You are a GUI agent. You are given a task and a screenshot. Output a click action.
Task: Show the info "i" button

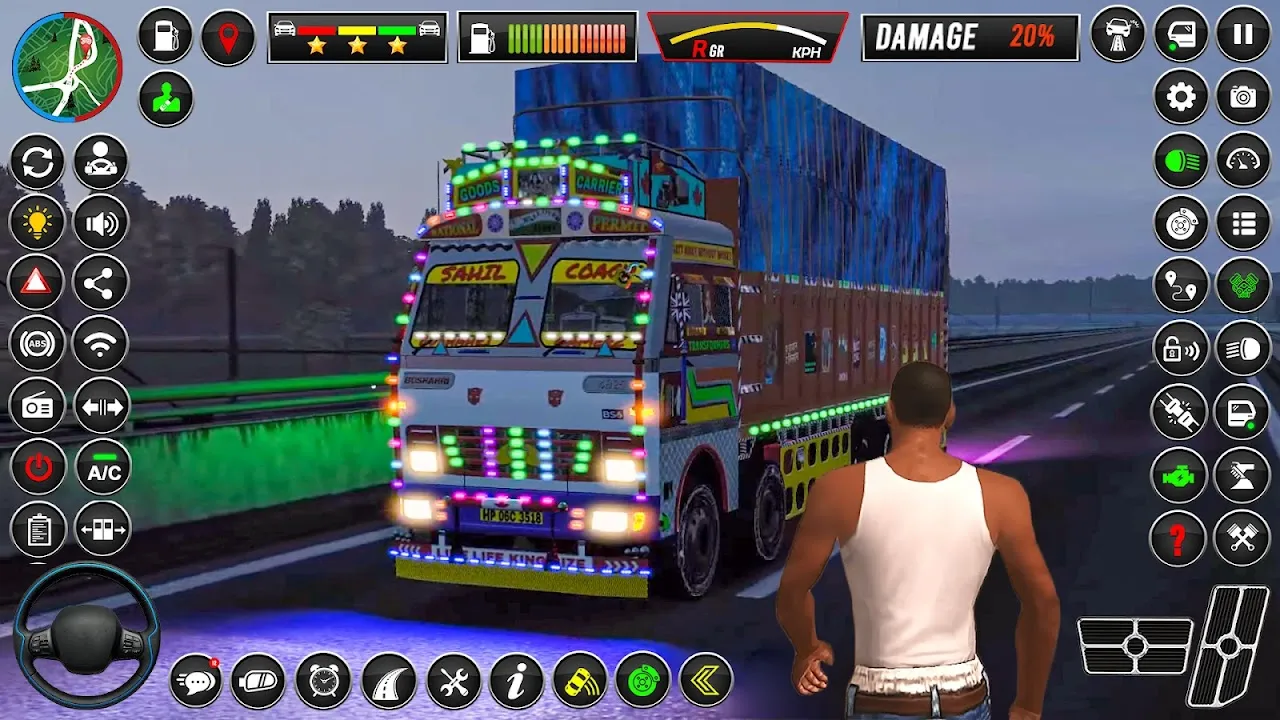click(517, 682)
